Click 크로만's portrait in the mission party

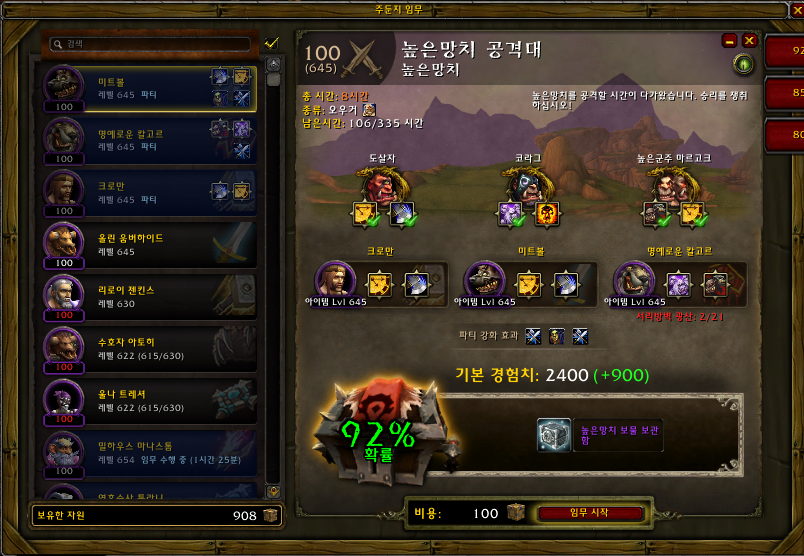pyautogui.click(x=334, y=280)
